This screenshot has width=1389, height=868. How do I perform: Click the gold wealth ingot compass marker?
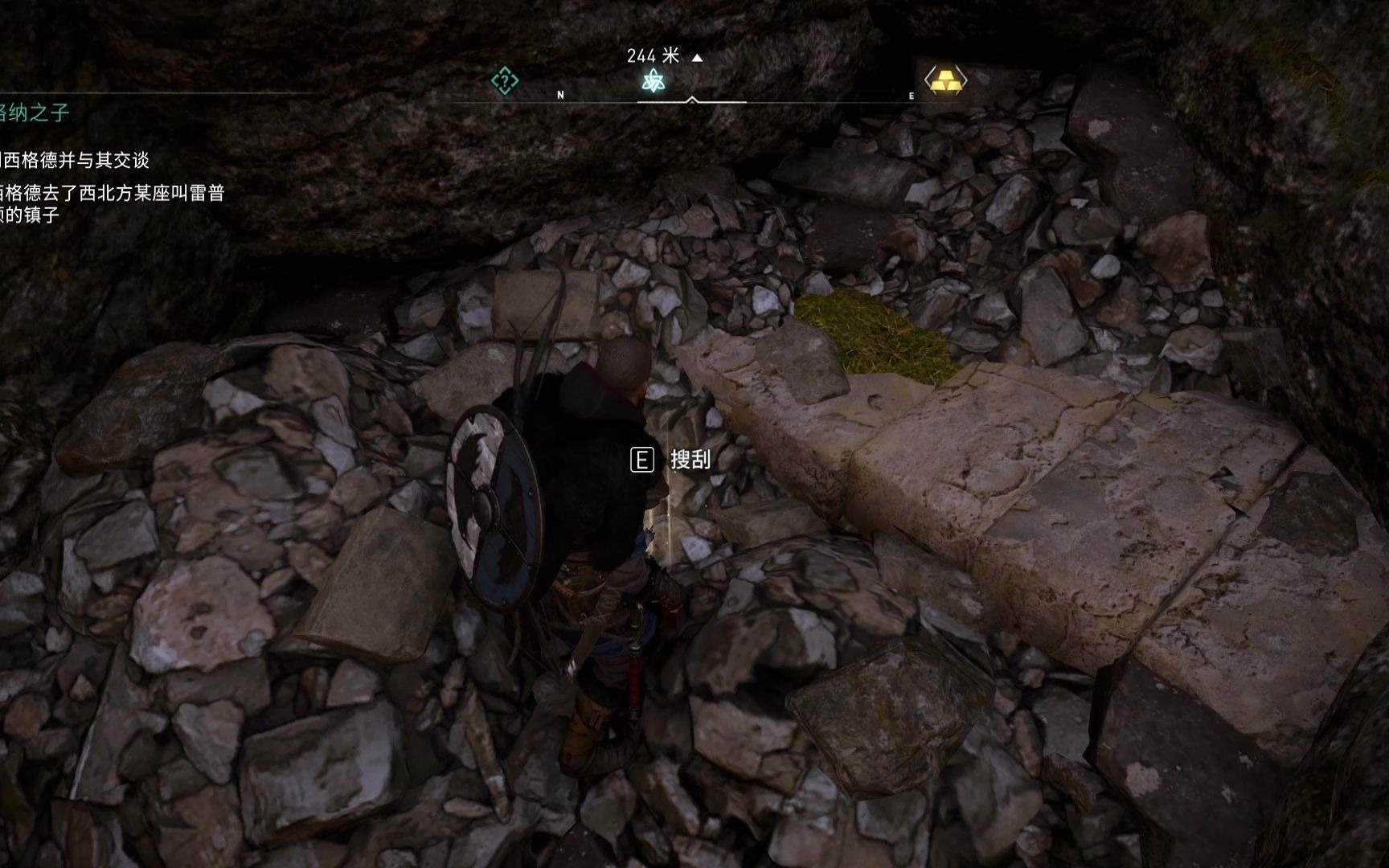pyautogui.click(x=945, y=80)
